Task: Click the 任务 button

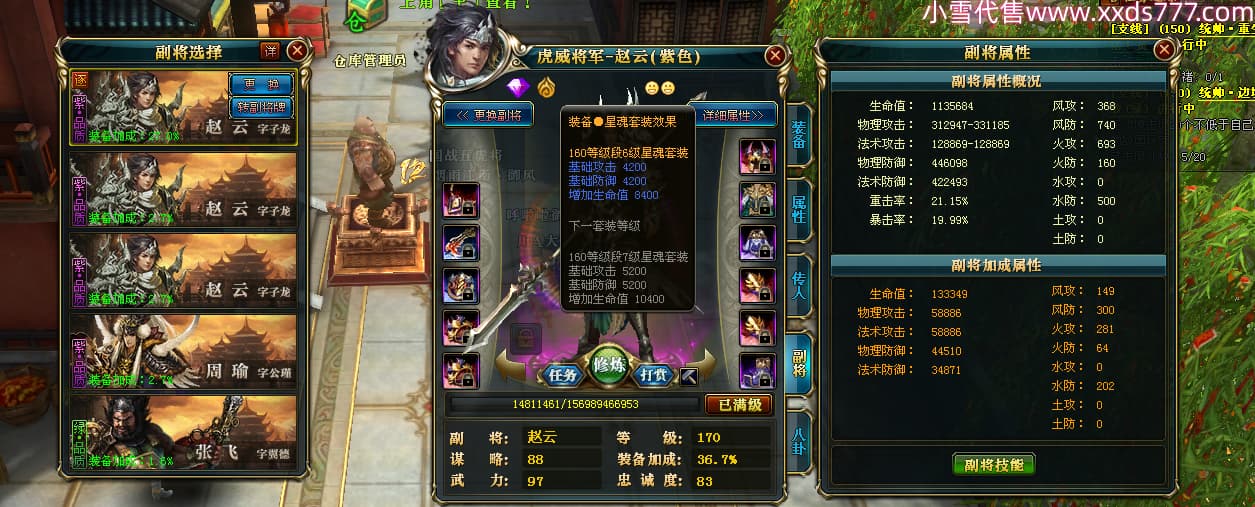Action: 565,375
